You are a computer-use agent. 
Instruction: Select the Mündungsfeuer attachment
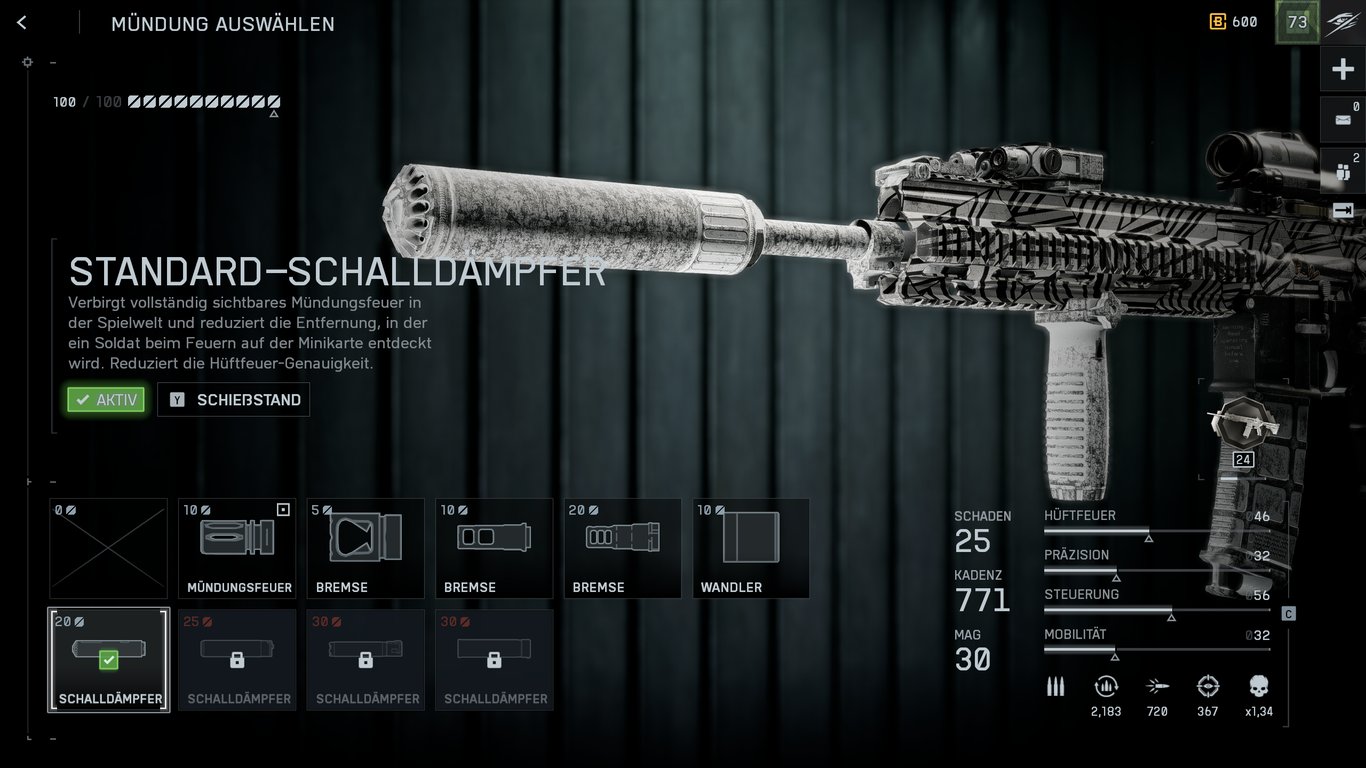pyautogui.click(x=236, y=547)
